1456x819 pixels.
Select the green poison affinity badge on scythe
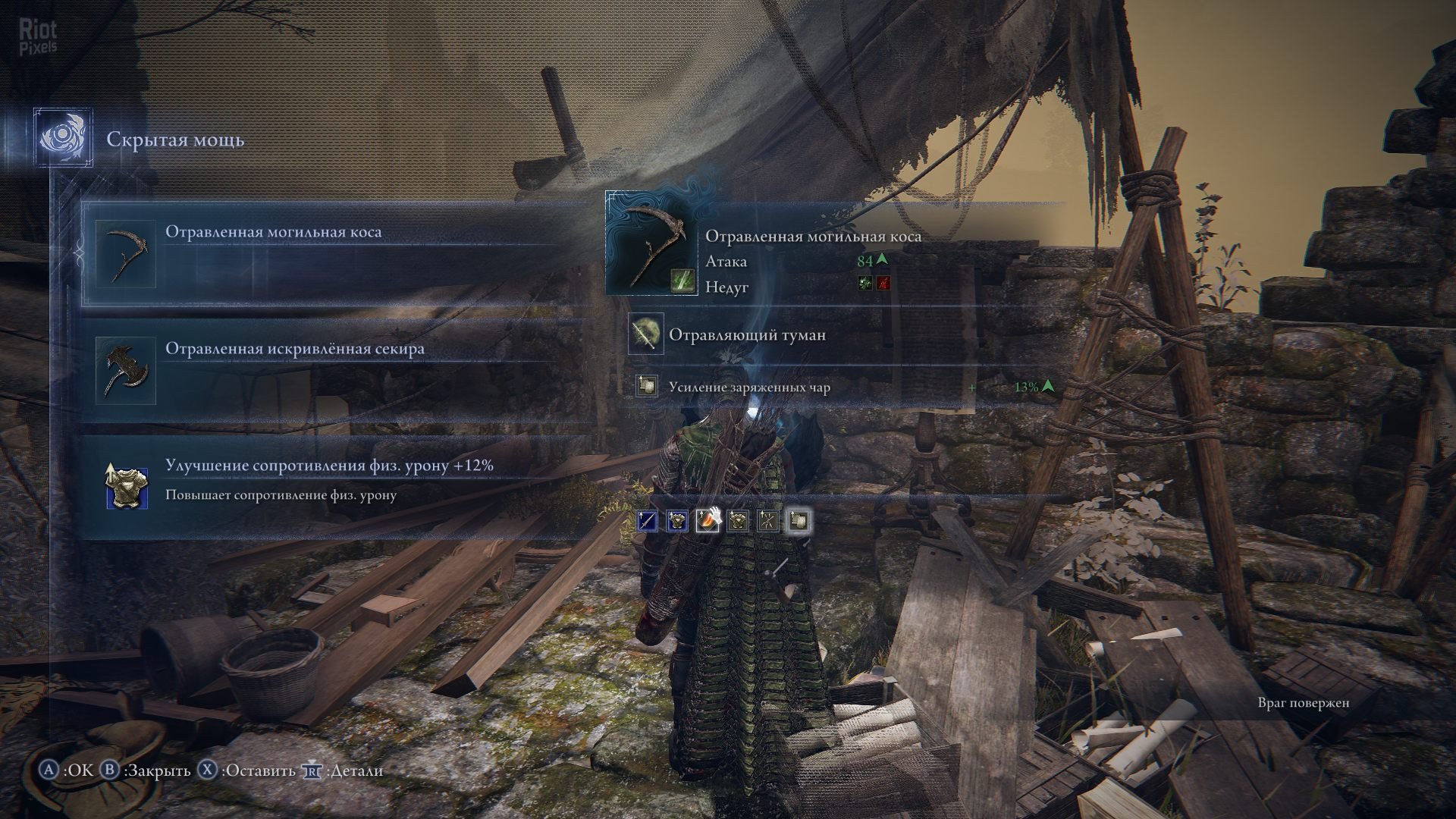pos(682,281)
